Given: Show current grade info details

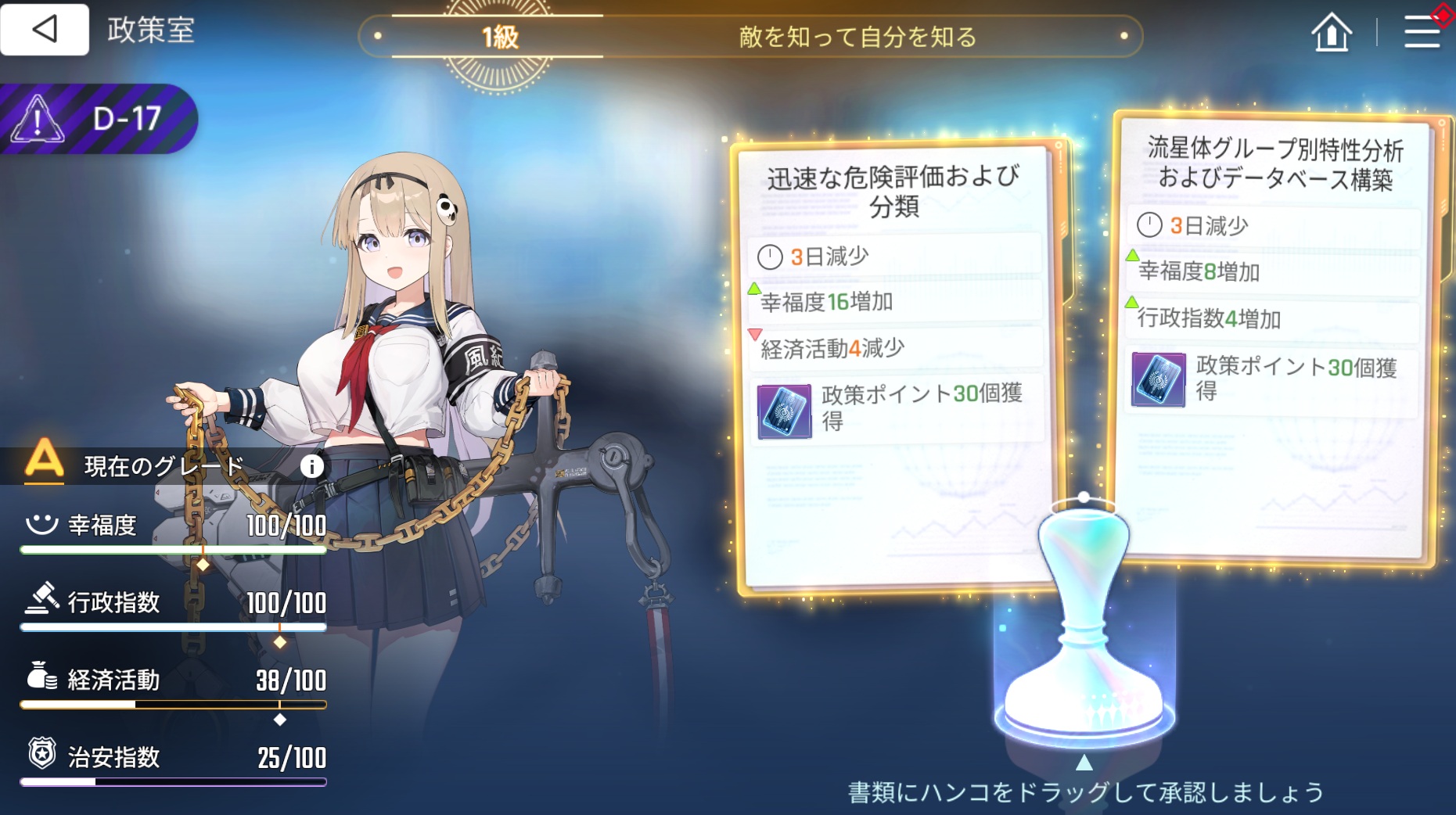Looking at the screenshot, I should tap(311, 467).
